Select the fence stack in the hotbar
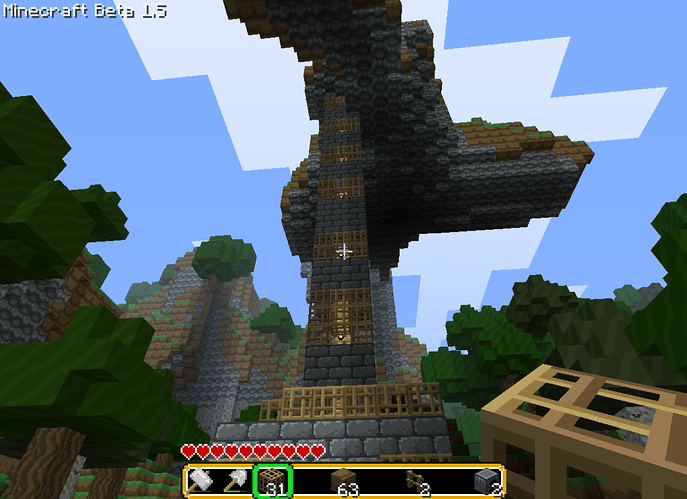Screen dimensions: 687x499 tap(415, 482)
